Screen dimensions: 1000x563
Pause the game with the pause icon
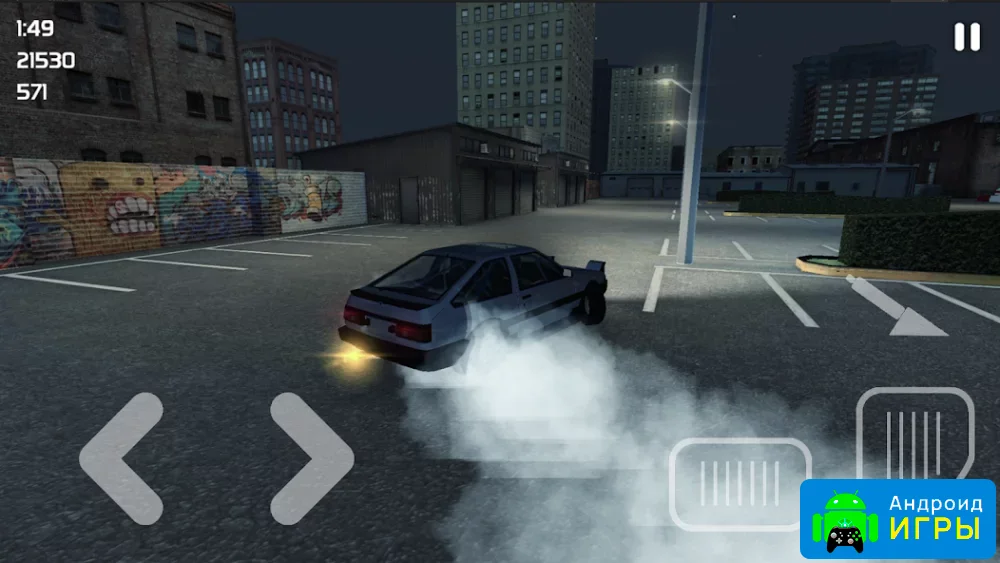(967, 37)
